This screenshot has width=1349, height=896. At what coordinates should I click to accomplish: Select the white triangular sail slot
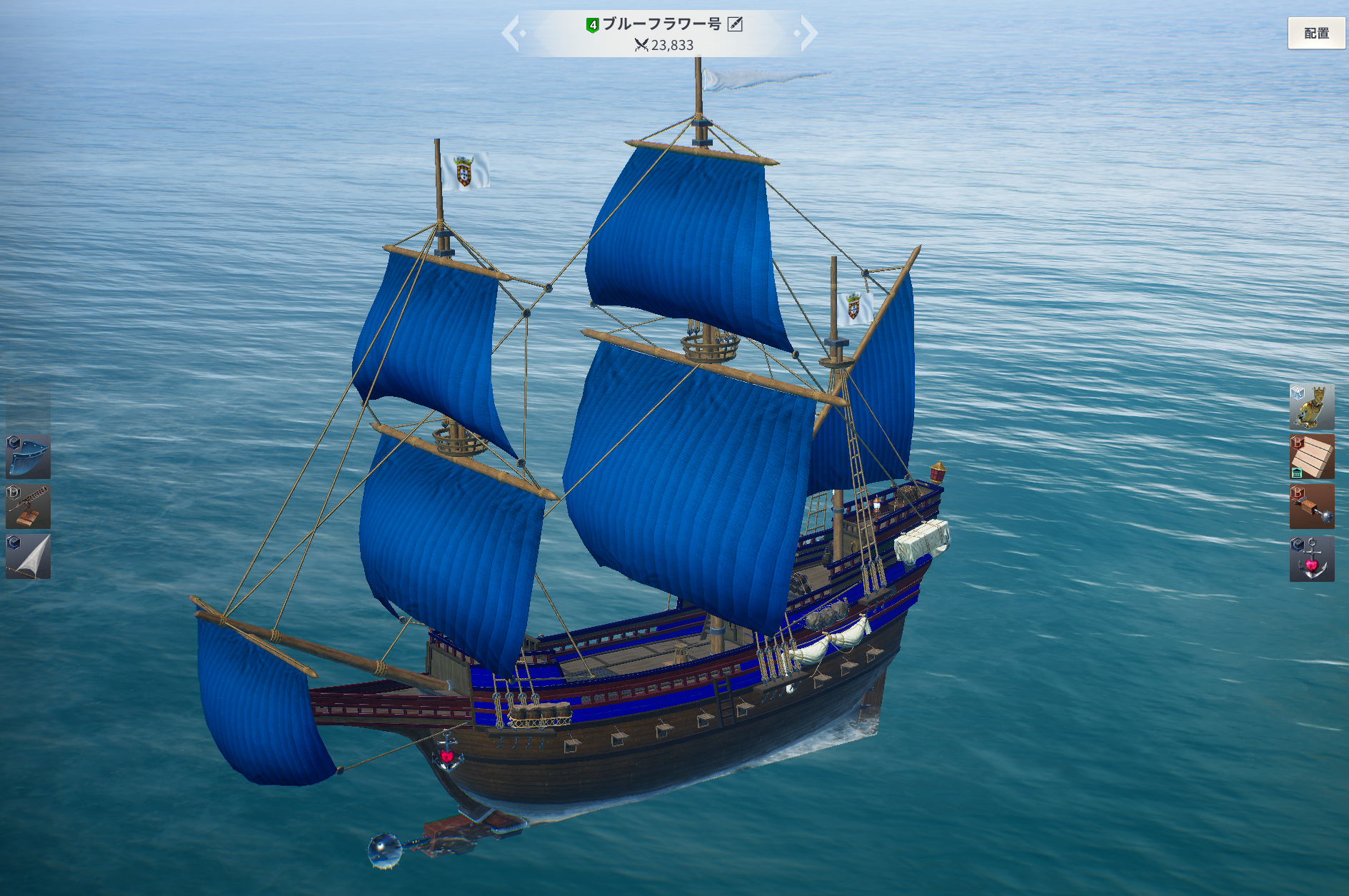click(x=29, y=556)
